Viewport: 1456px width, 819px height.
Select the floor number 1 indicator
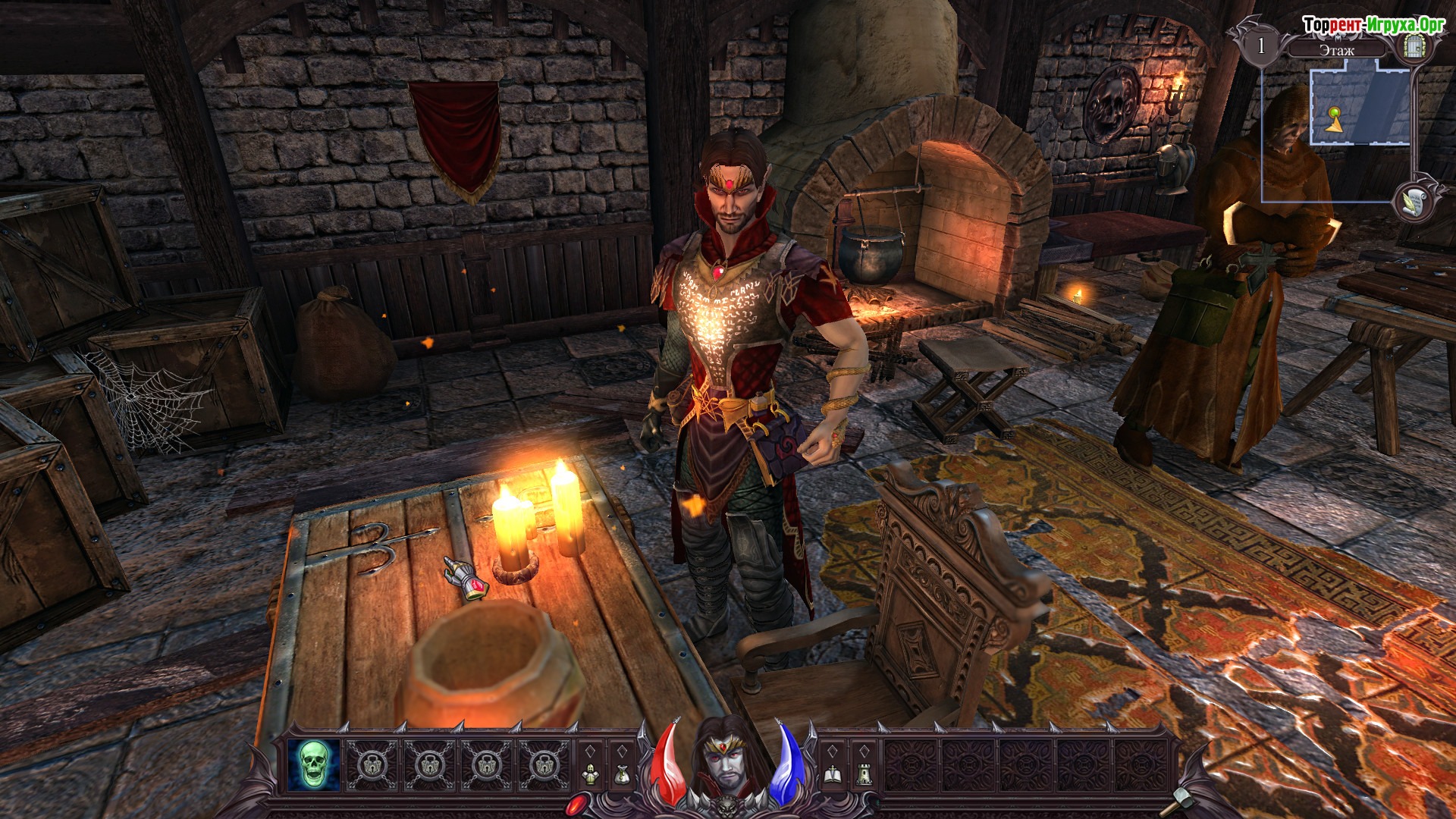click(x=1261, y=45)
